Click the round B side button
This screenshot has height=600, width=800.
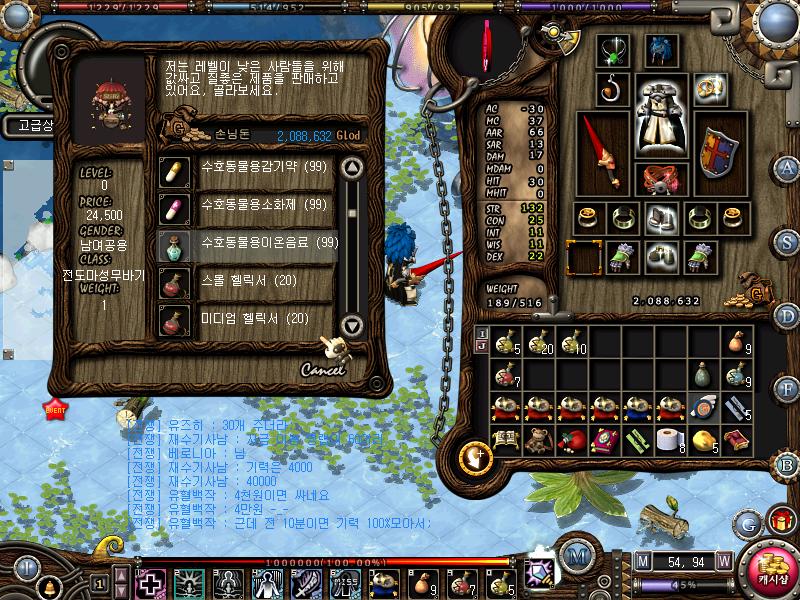point(788,465)
